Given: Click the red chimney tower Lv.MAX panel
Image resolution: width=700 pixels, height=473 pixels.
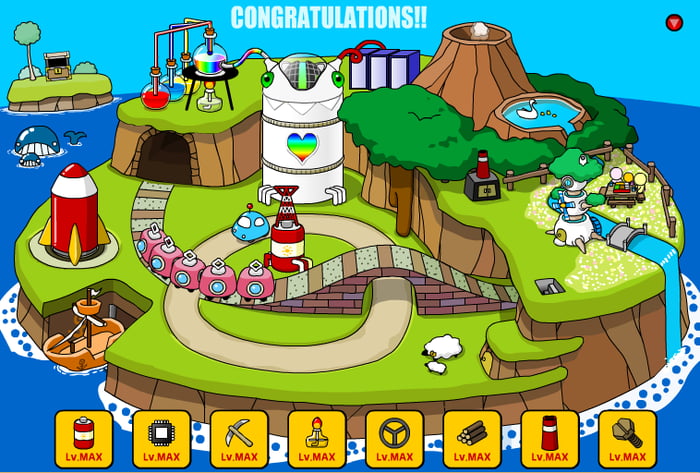Looking at the screenshot, I should [550, 439].
